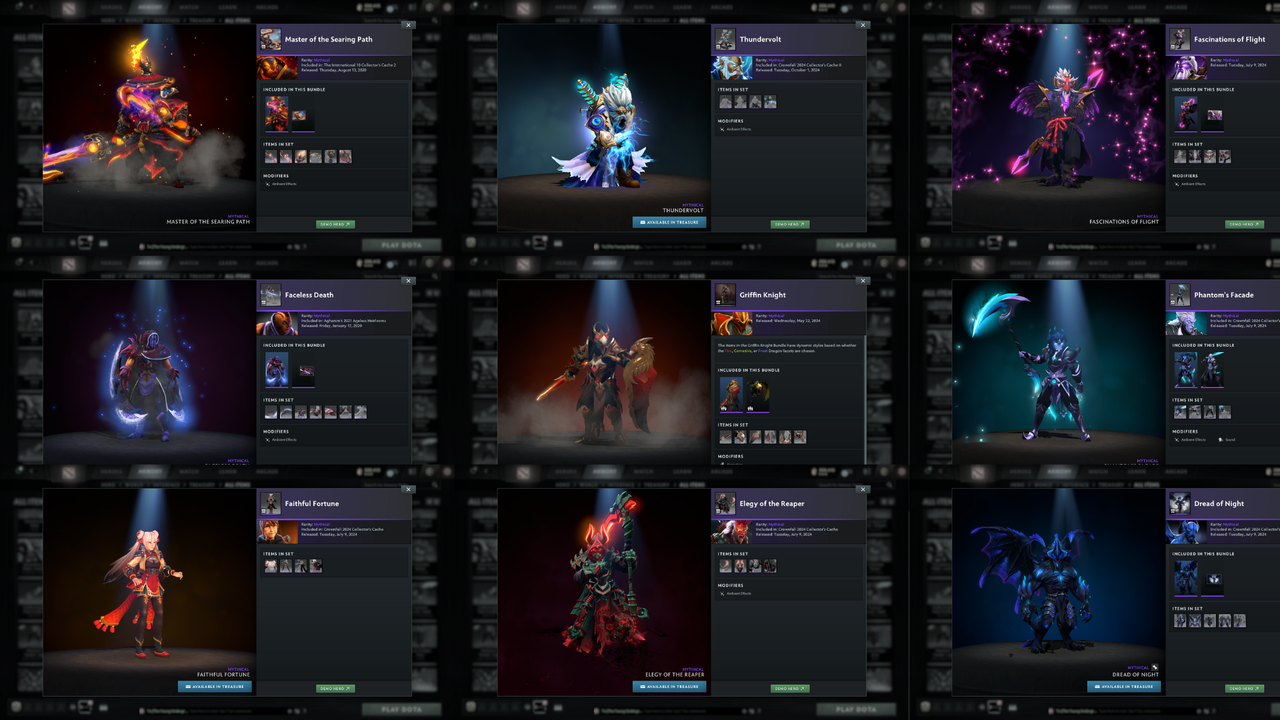The height and width of the screenshot is (720, 1280).
Task: Click the first item icon in Faithful Fortune's set
Action: pos(270,566)
